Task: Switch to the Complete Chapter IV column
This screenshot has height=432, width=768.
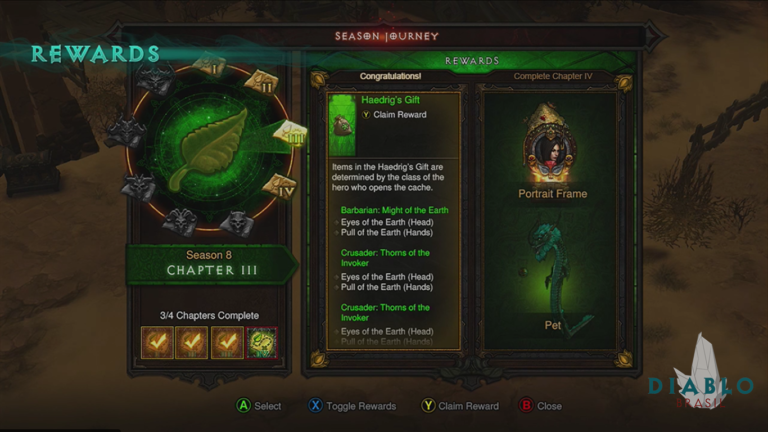Action: [554, 76]
